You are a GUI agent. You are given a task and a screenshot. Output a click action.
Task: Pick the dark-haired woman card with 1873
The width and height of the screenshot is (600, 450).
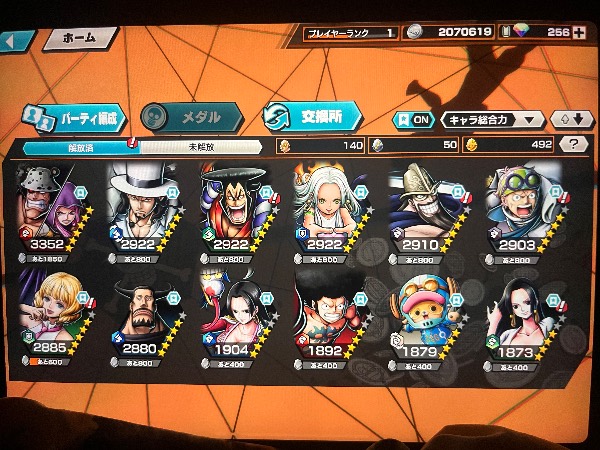click(x=516, y=317)
